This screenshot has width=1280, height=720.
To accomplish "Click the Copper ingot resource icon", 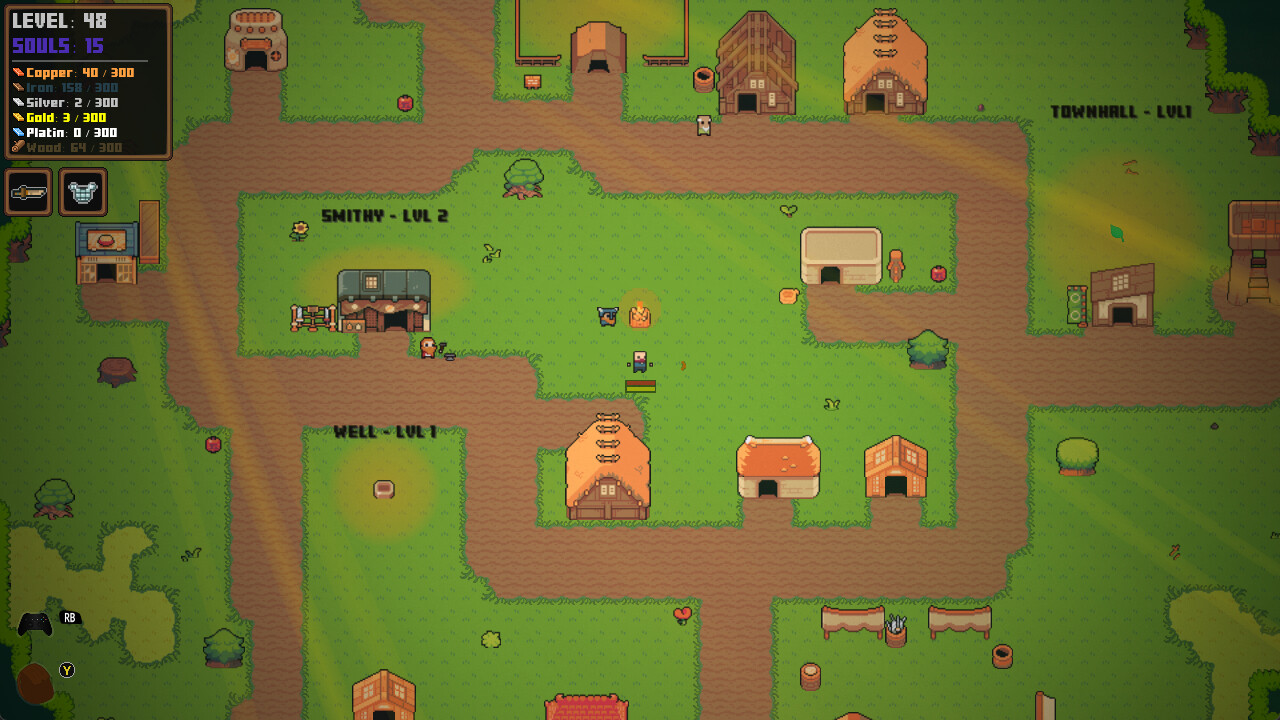I will [x=17, y=72].
